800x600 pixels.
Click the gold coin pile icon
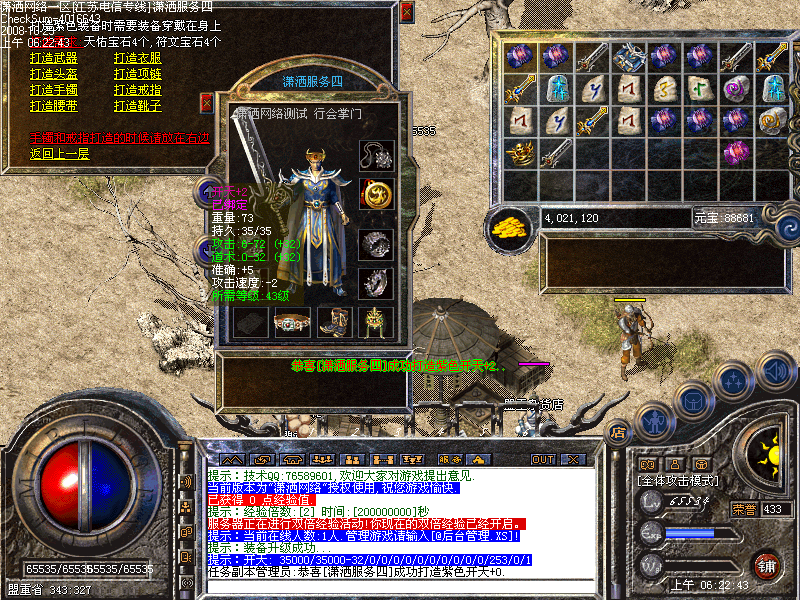511,224
